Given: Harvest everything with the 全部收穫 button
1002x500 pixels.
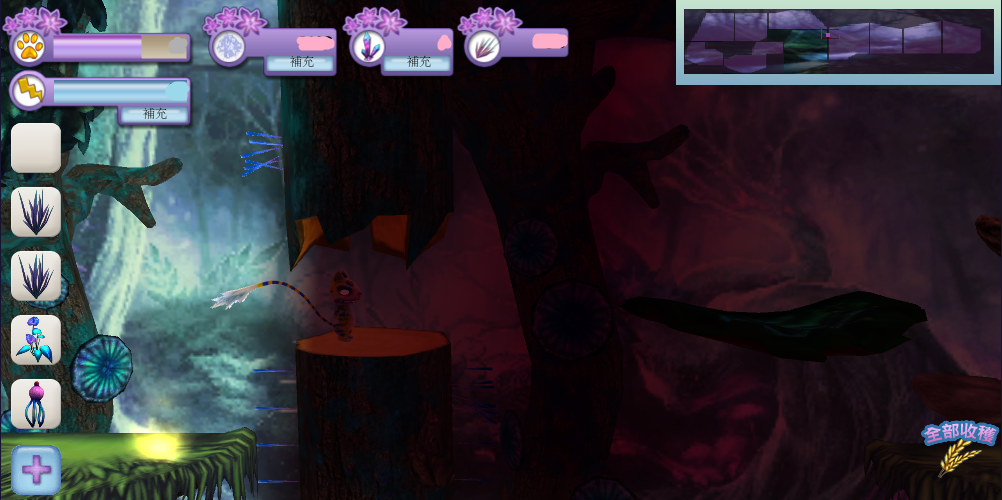Looking at the screenshot, I should tap(960, 446).
